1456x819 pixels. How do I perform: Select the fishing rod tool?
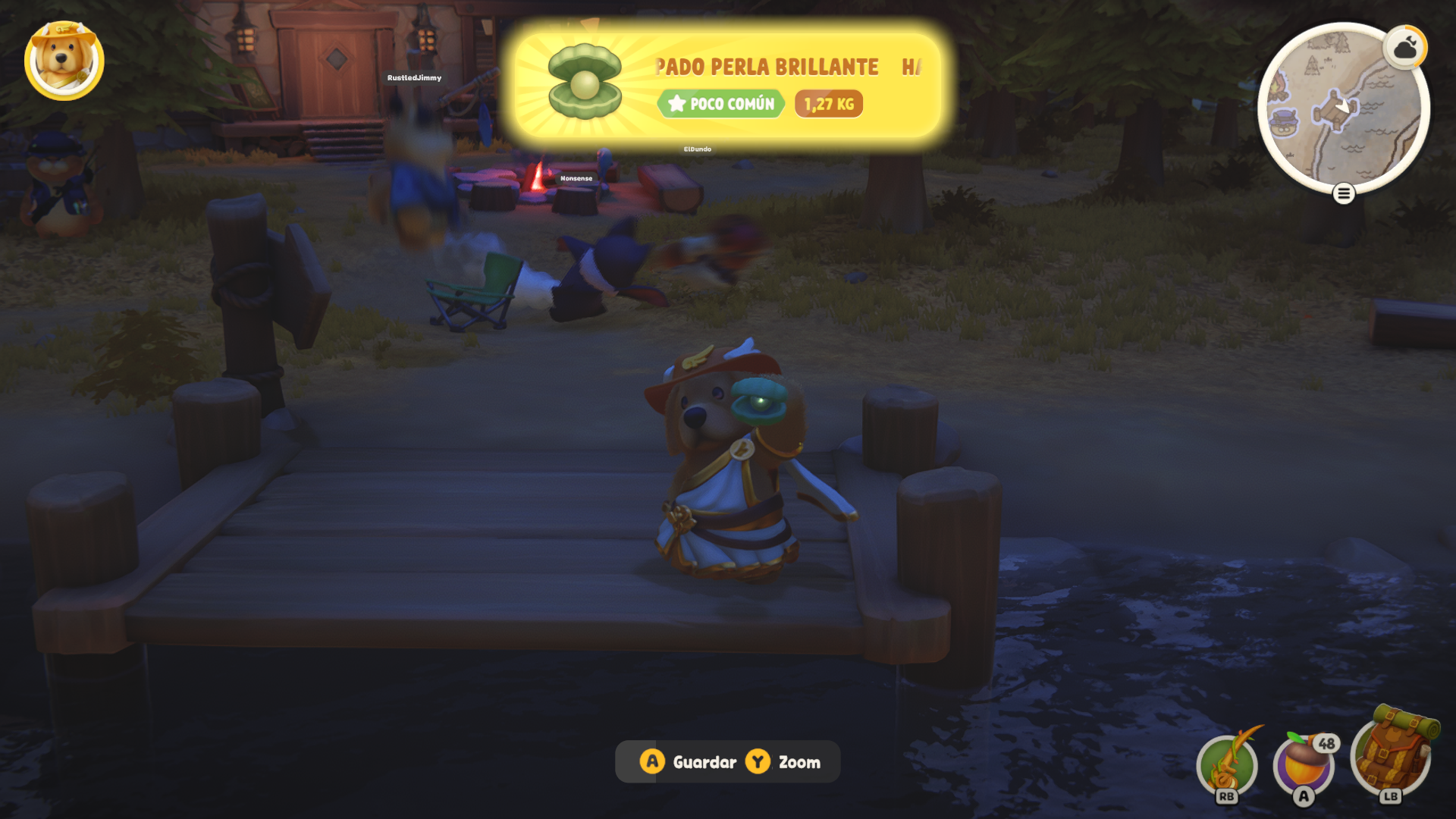(1226, 765)
